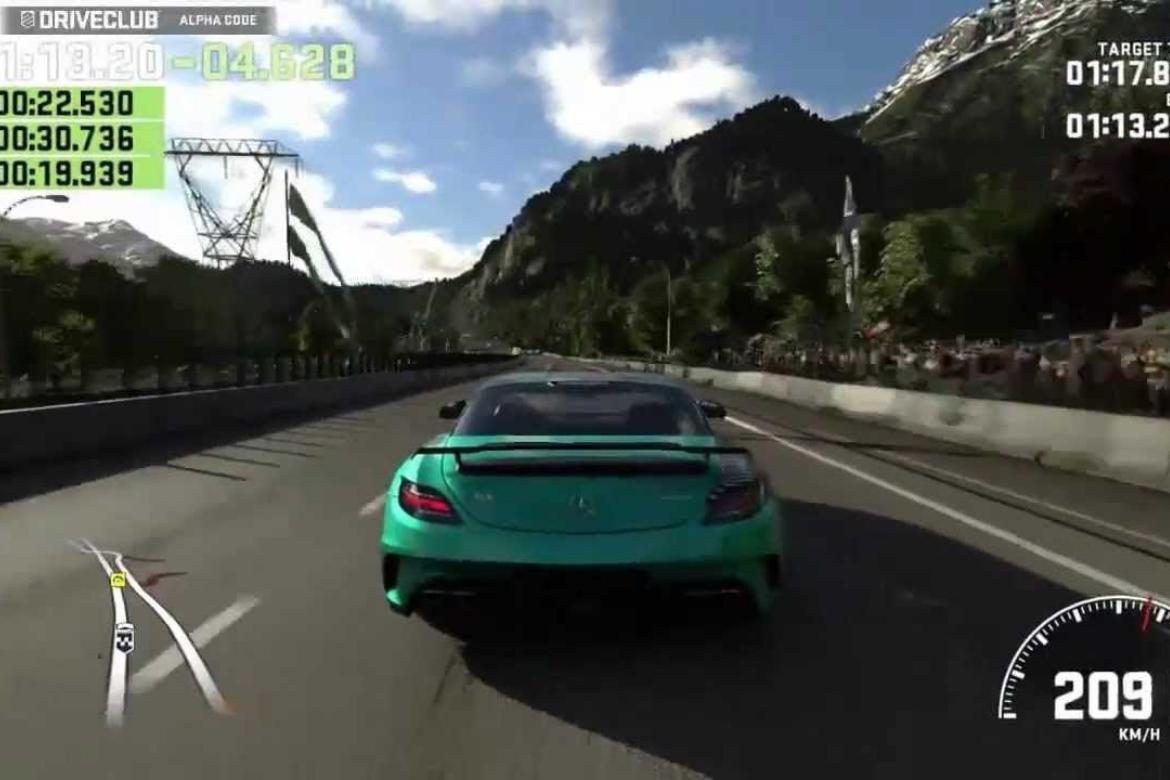Image resolution: width=1170 pixels, height=780 pixels.
Task: Select the yellow player marker on minimap
Action: pos(118,580)
